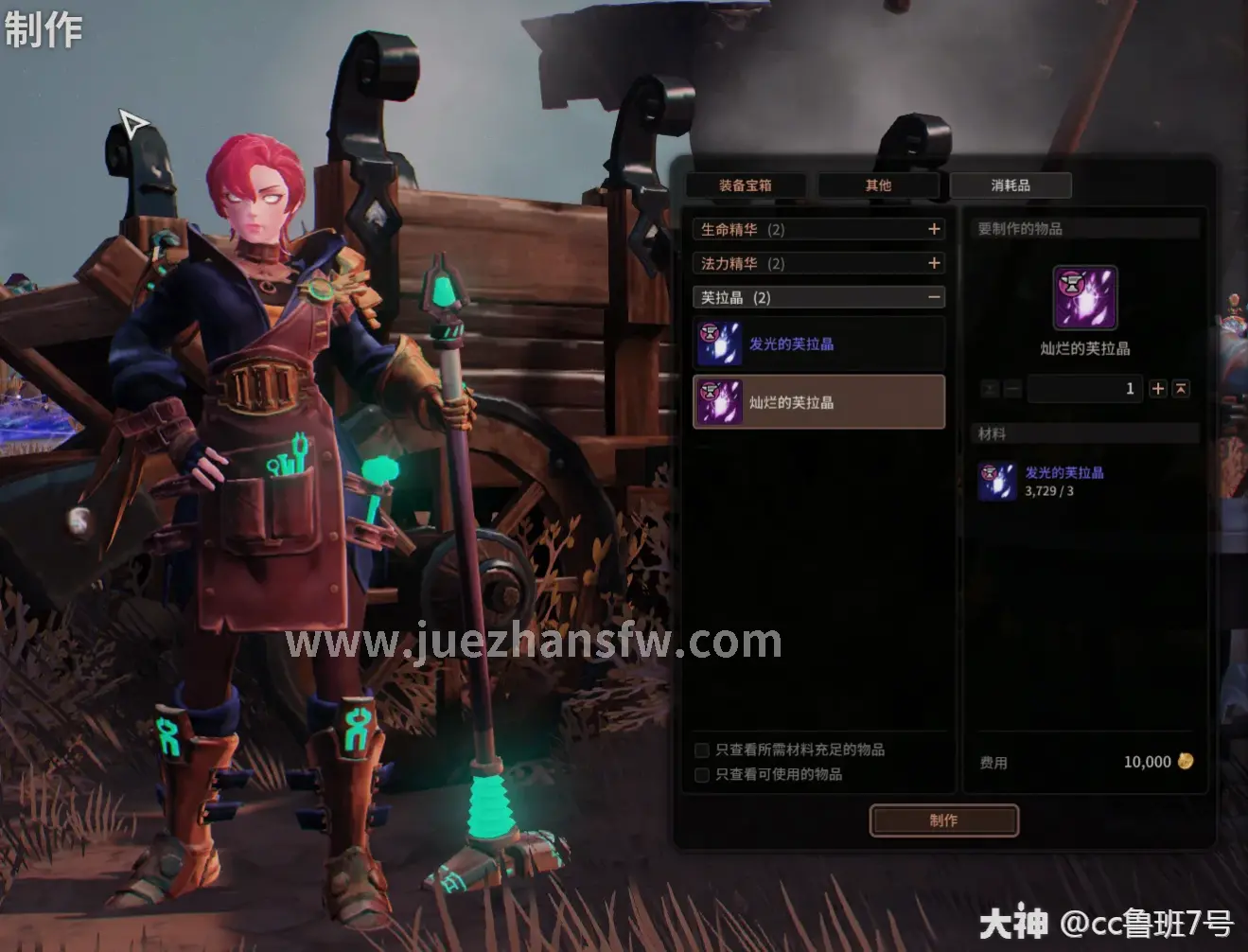
Task: Decrease craft quantity with minus button
Action: coord(1012,389)
